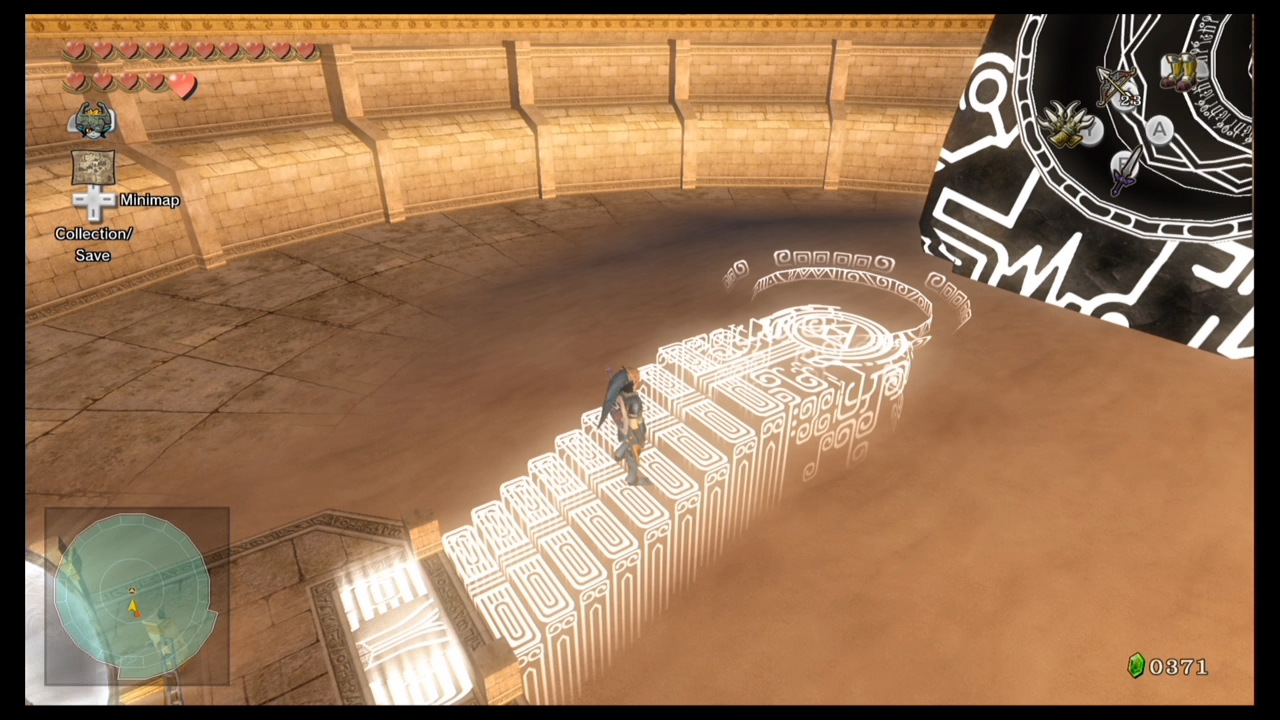
Task: Click the green rupee icon beside the counter
Action: tap(1136, 666)
